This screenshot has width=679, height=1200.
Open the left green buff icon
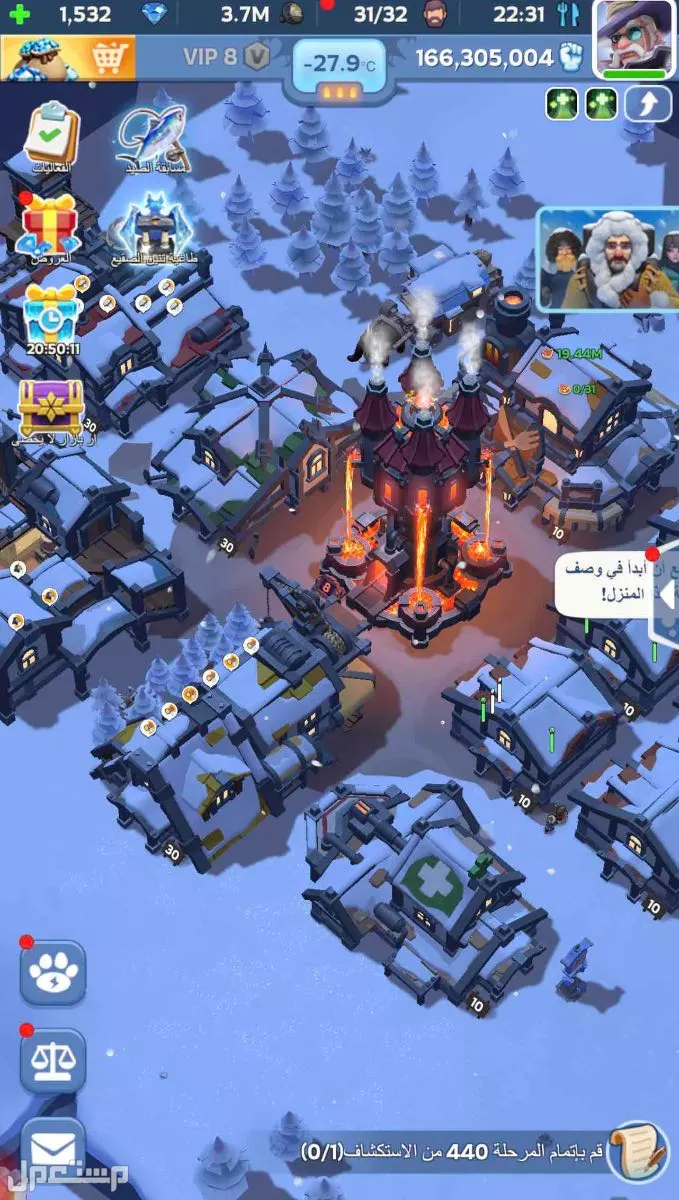pos(562,103)
